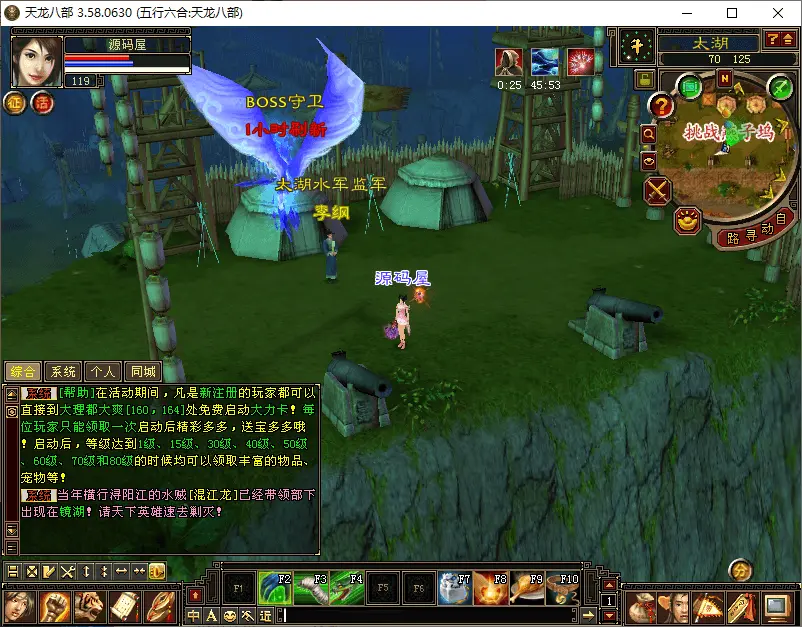Click the 自动寻路 auto-pathfinding button
Viewport: 802px width, 627px height.
click(x=754, y=229)
